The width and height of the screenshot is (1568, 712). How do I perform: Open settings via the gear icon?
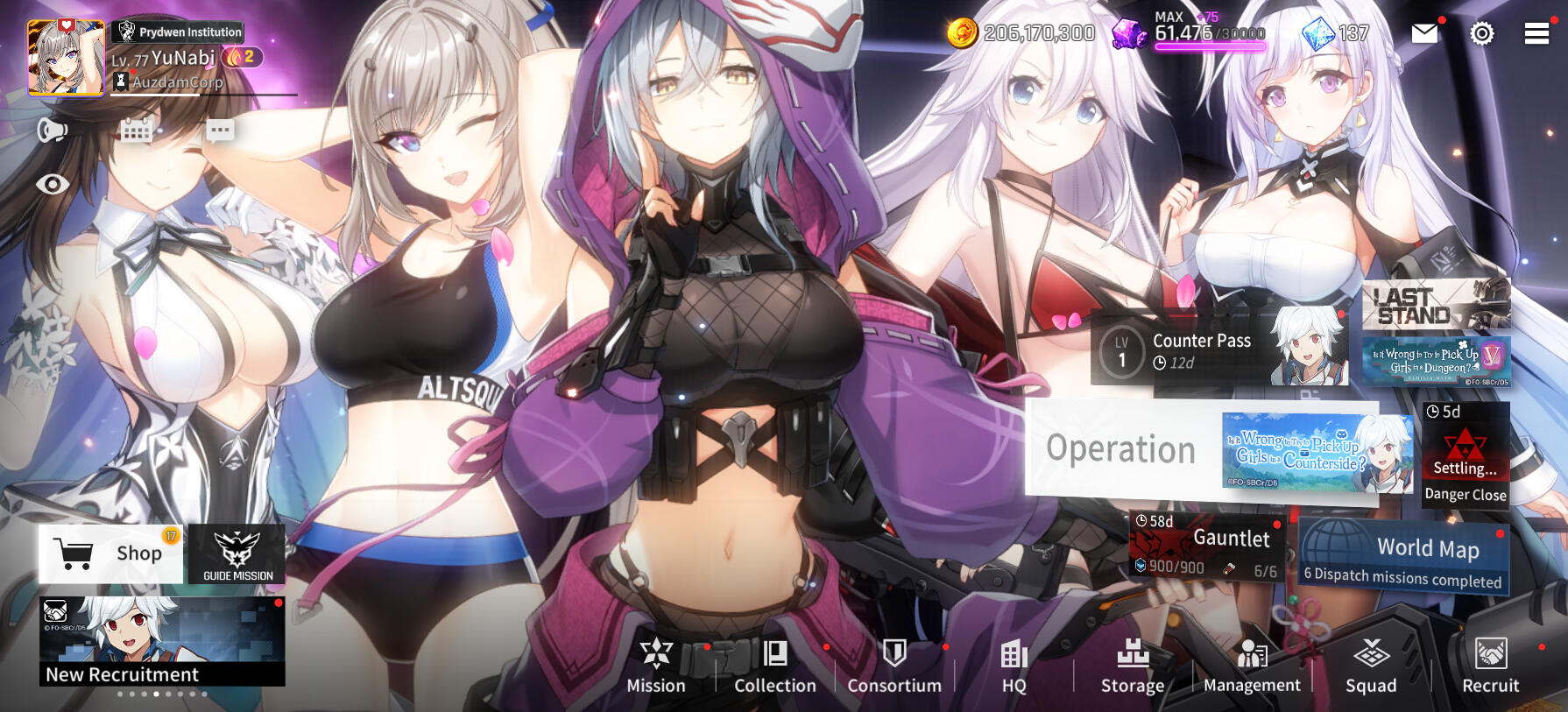coord(1481,33)
